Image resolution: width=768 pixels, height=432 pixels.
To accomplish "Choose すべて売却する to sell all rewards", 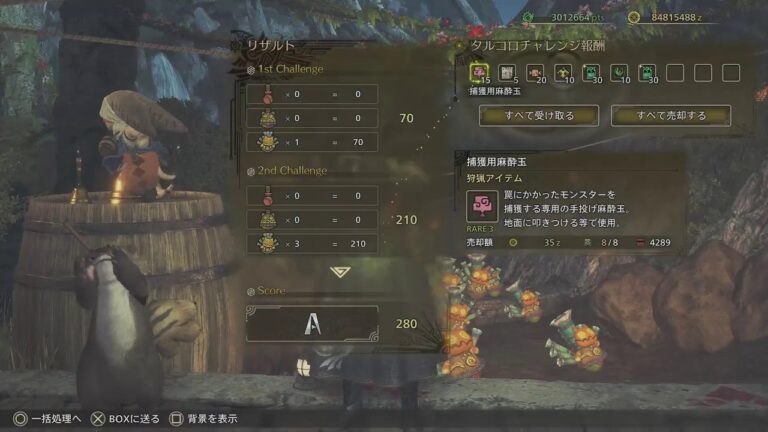I will (x=670, y=116).
